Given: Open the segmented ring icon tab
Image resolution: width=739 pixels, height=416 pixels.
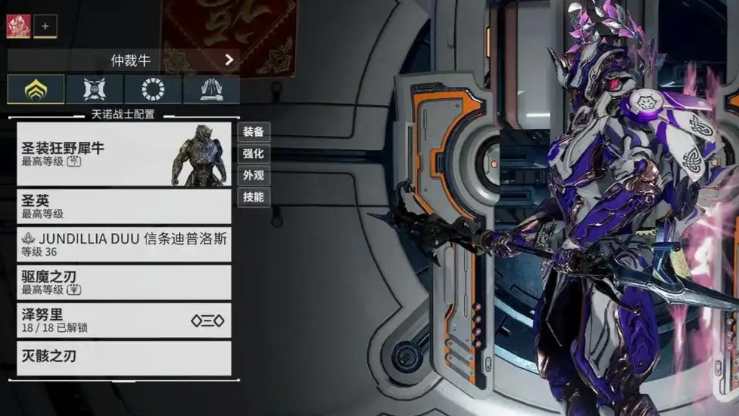Looking at the screenshot, I should click(x=153, y=89).
